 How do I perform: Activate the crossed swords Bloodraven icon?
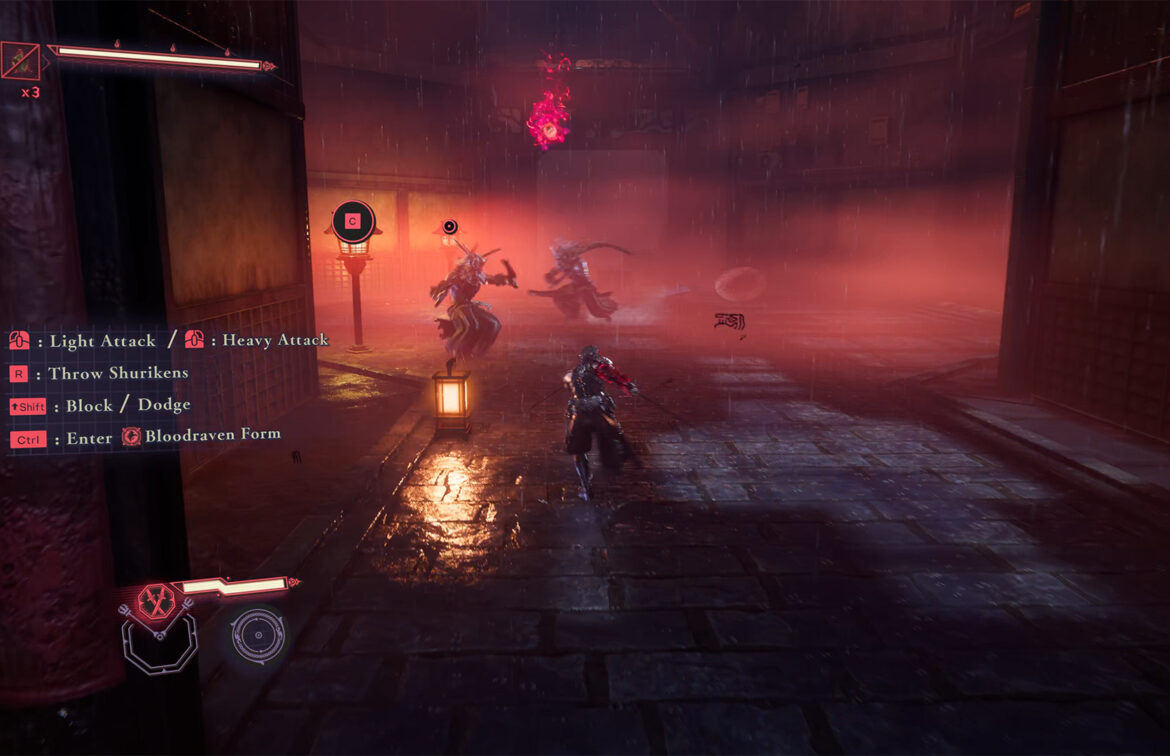click(156, 602)
